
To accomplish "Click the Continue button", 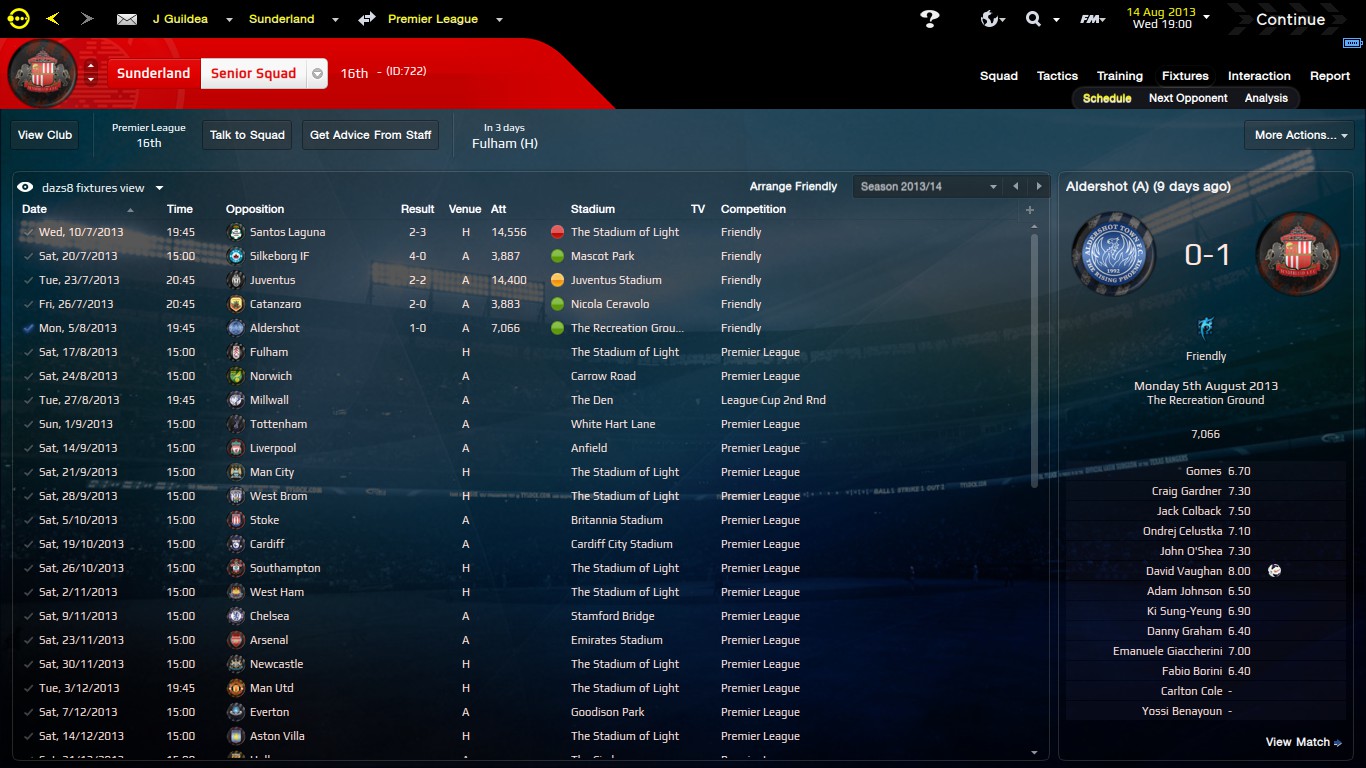I will click(1290, 19).
